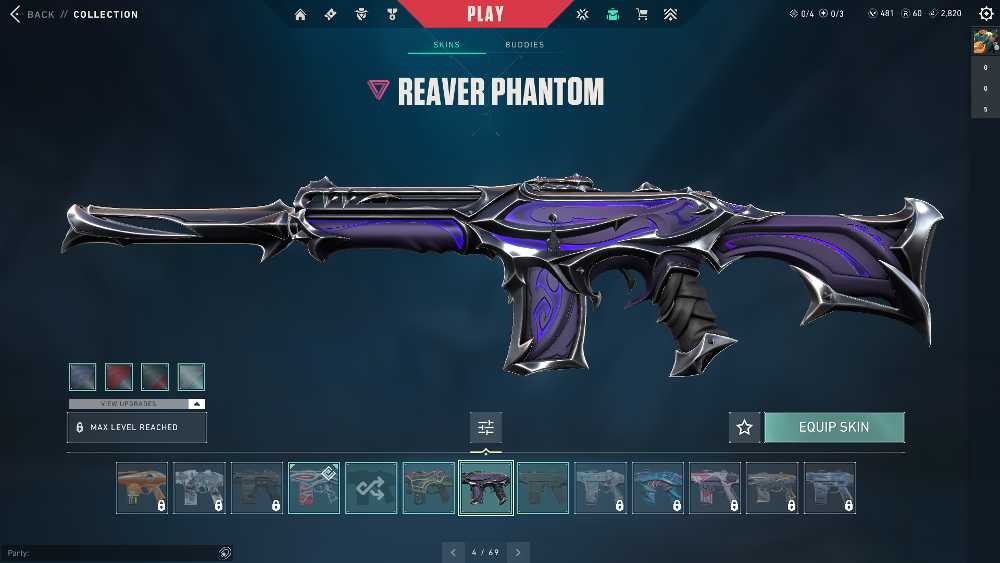This screenshot has height=563, width=1000.
Task: Select the orange Phantom skin thumbnail
Action: tap(142, 488)
